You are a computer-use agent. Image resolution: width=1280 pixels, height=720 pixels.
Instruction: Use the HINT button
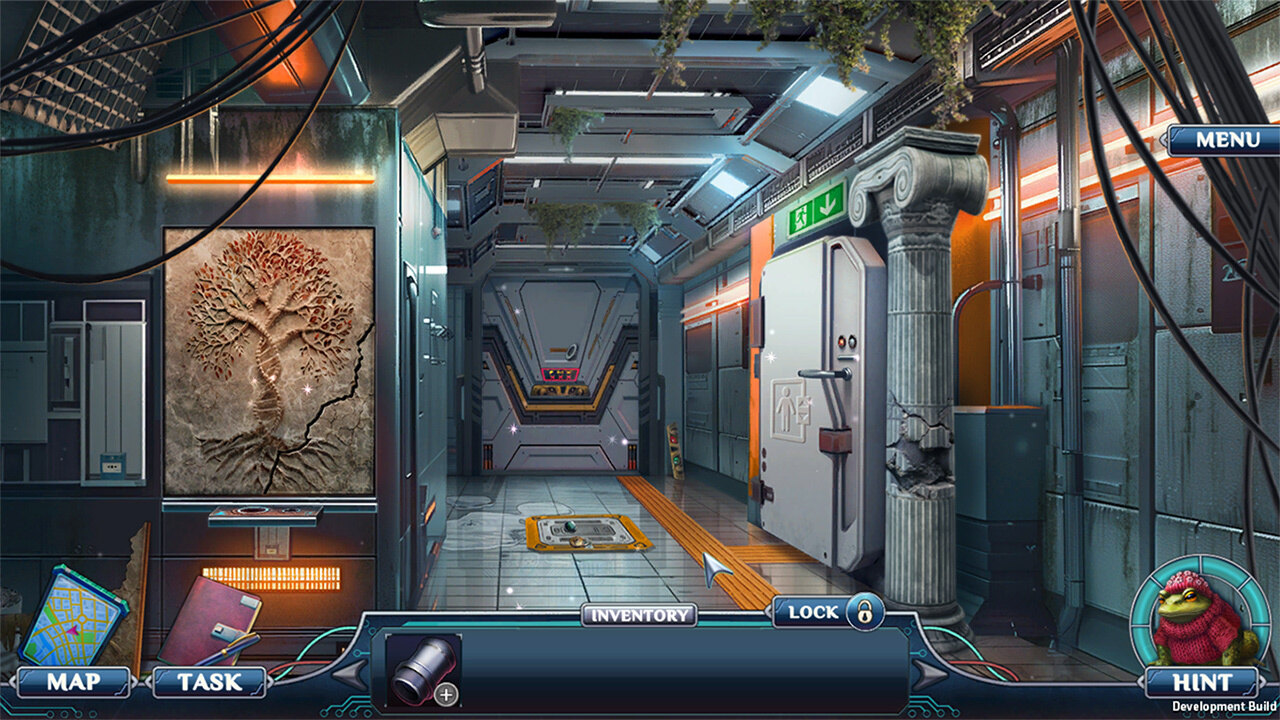[1202, 683]
